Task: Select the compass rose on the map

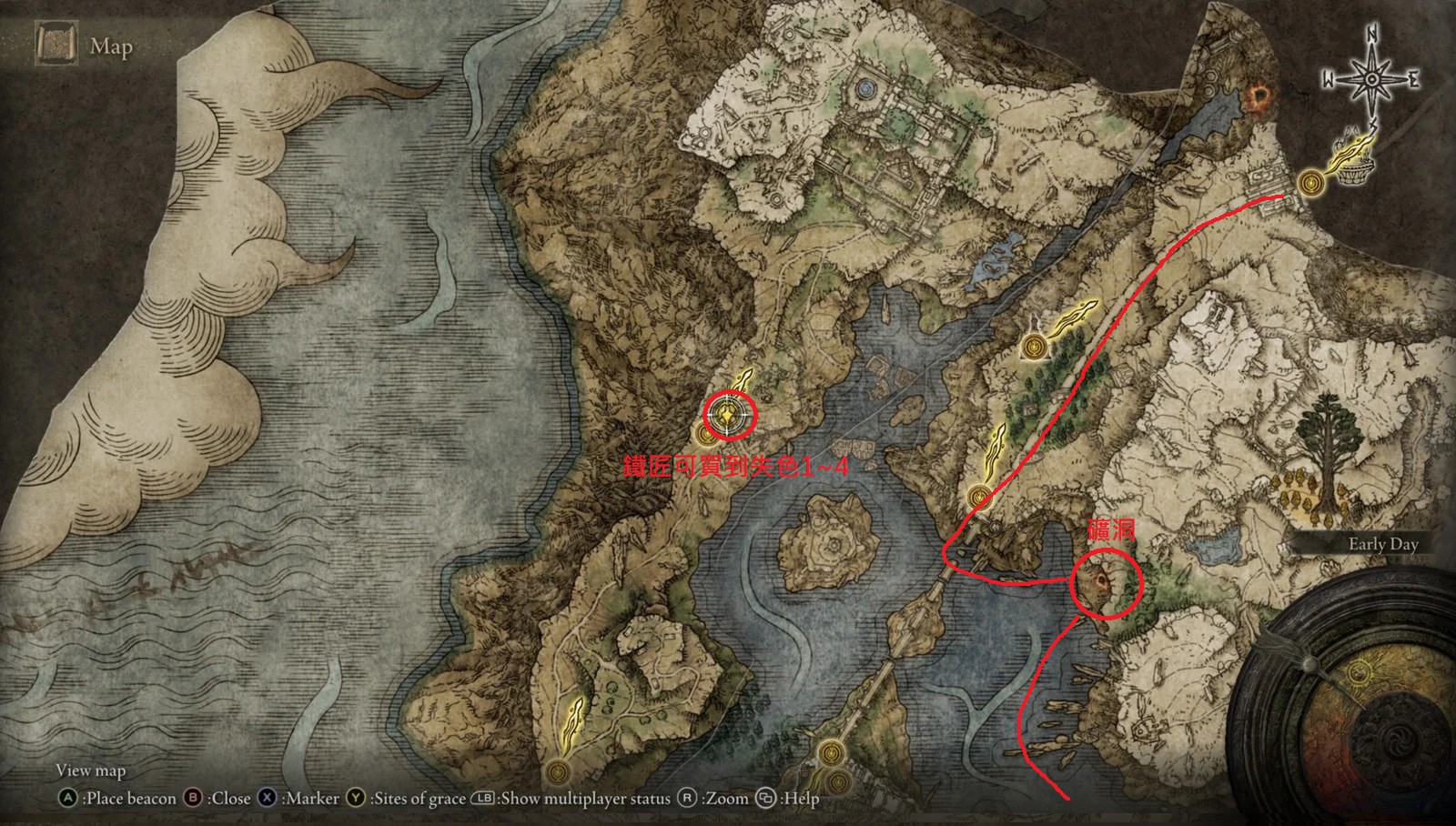Action: (1371, 79)
